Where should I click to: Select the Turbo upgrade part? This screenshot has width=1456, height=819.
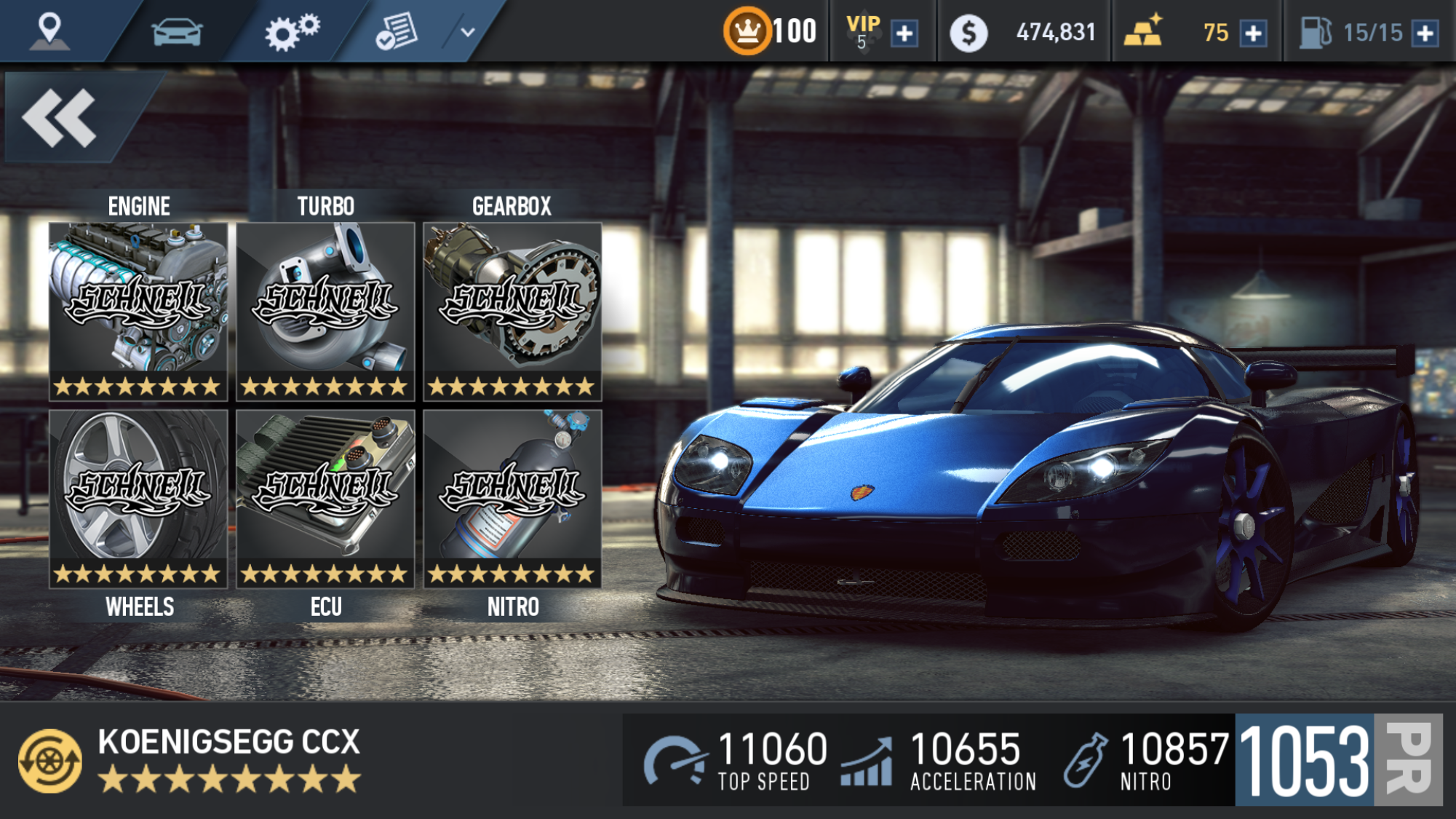[325, 311]
